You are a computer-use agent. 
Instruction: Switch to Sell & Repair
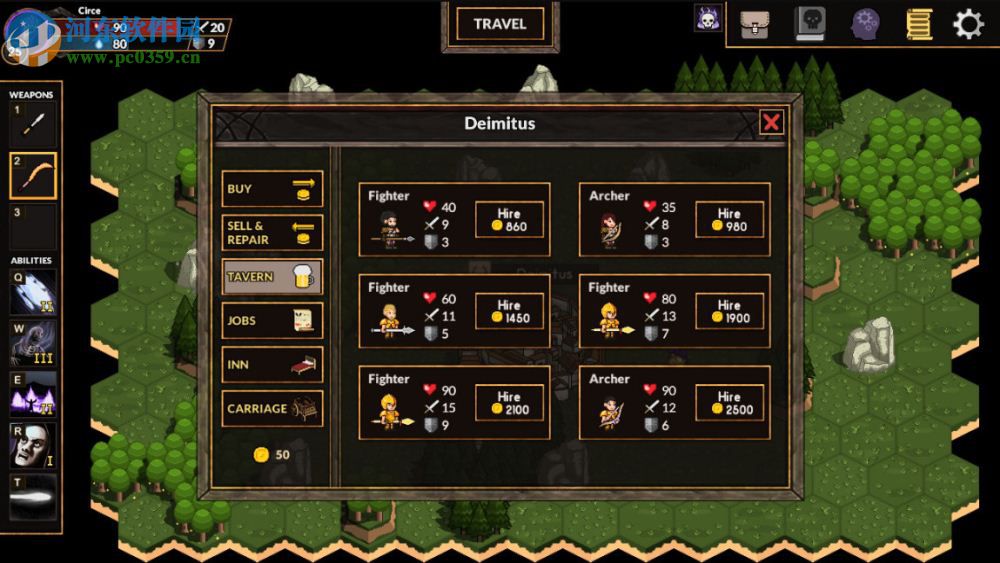click(272, 233)
